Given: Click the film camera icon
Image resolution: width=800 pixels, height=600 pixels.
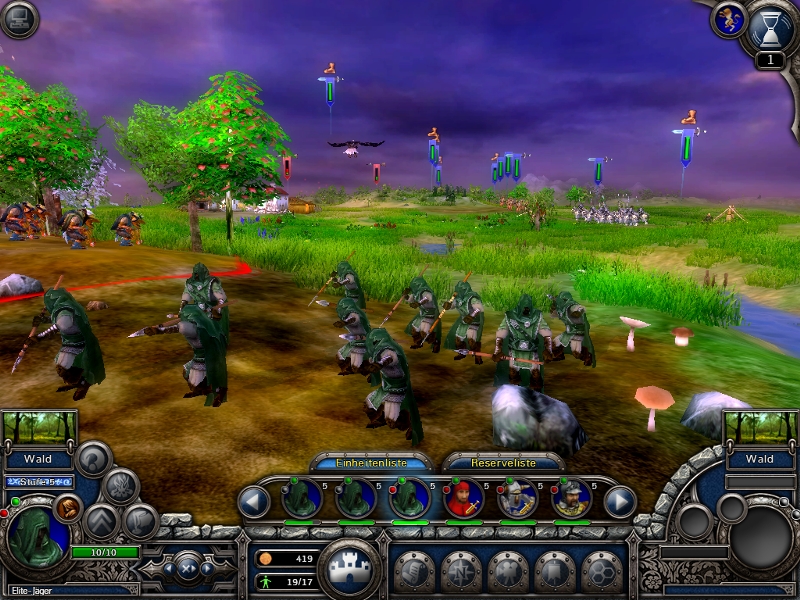Looking at the screenshot, I should (x=509, y=571).
